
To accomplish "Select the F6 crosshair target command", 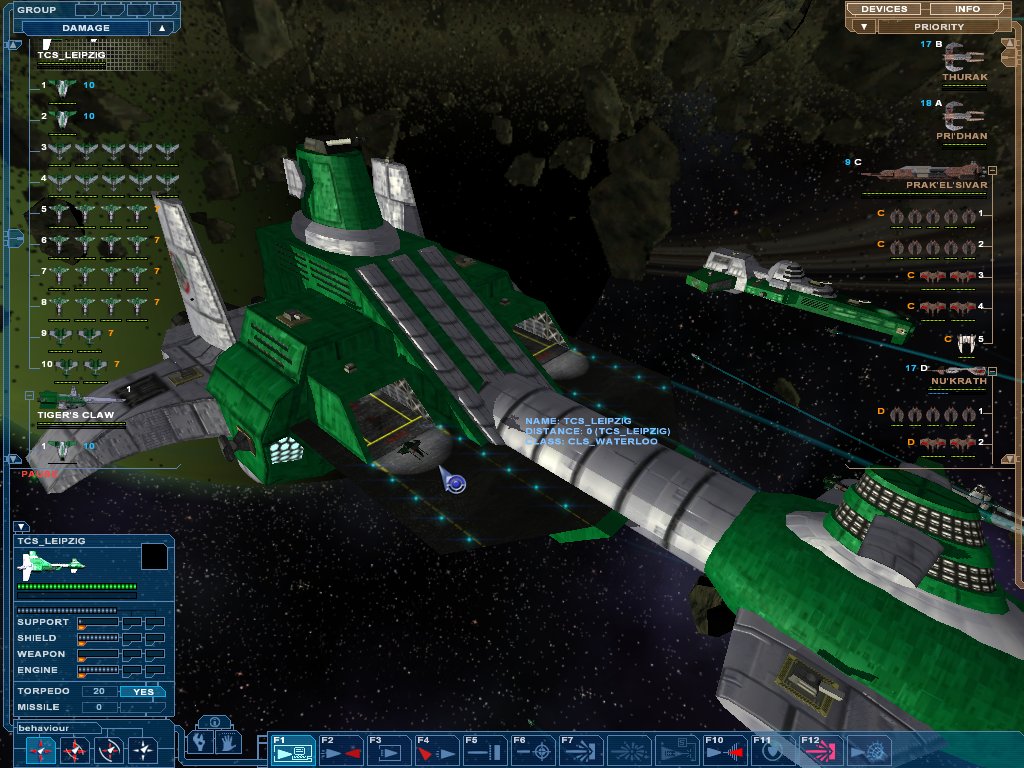I will coord(533,749).
